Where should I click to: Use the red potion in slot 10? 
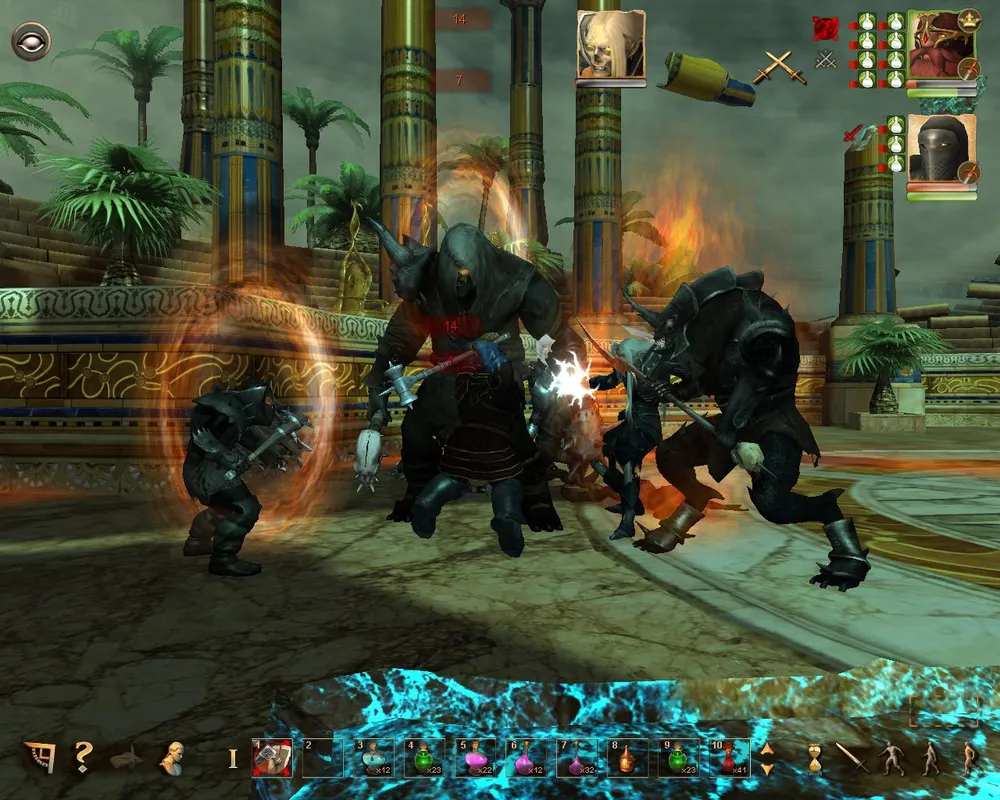click(729, 758)
